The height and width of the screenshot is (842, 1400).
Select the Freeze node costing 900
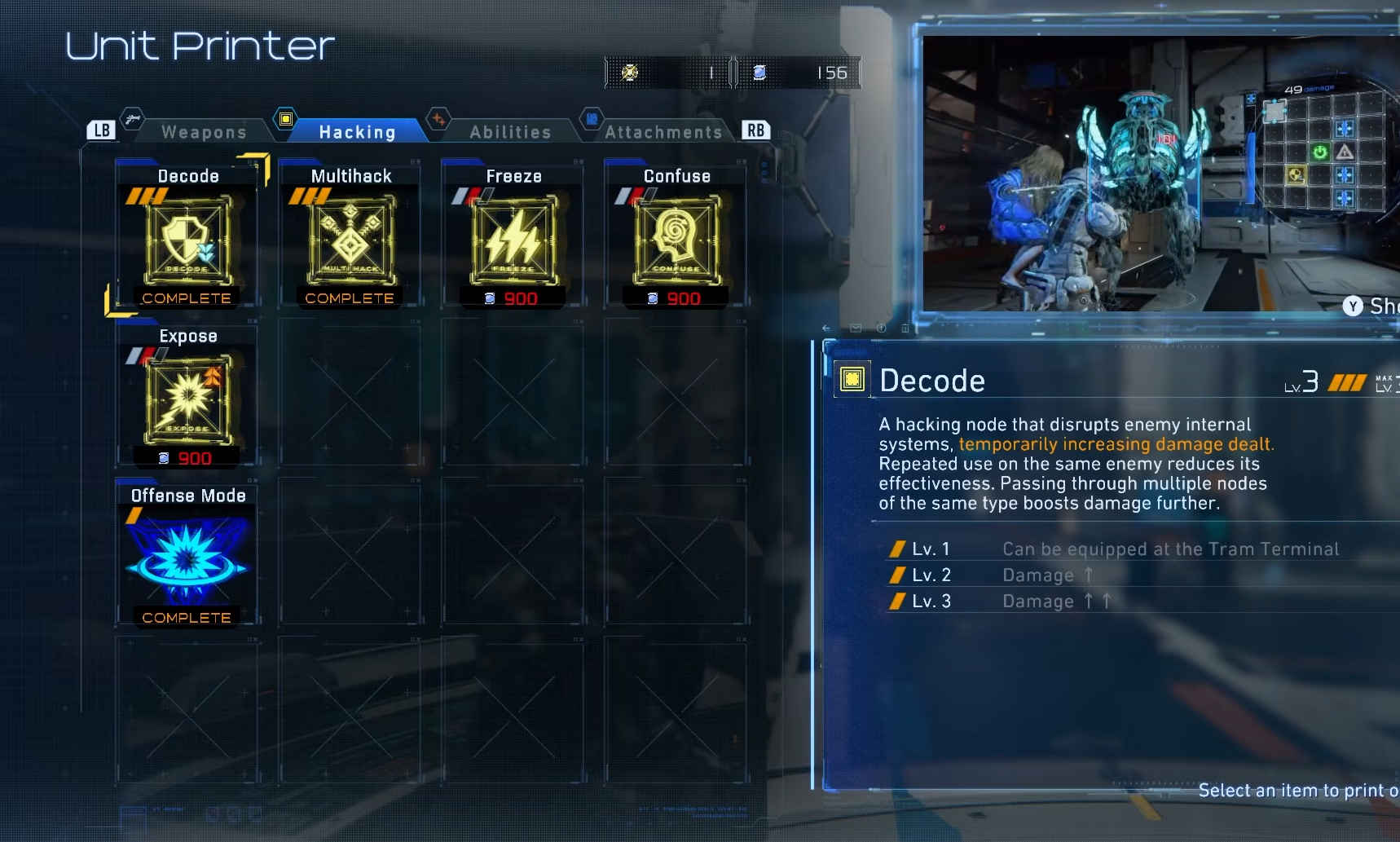tap(513, 239)
